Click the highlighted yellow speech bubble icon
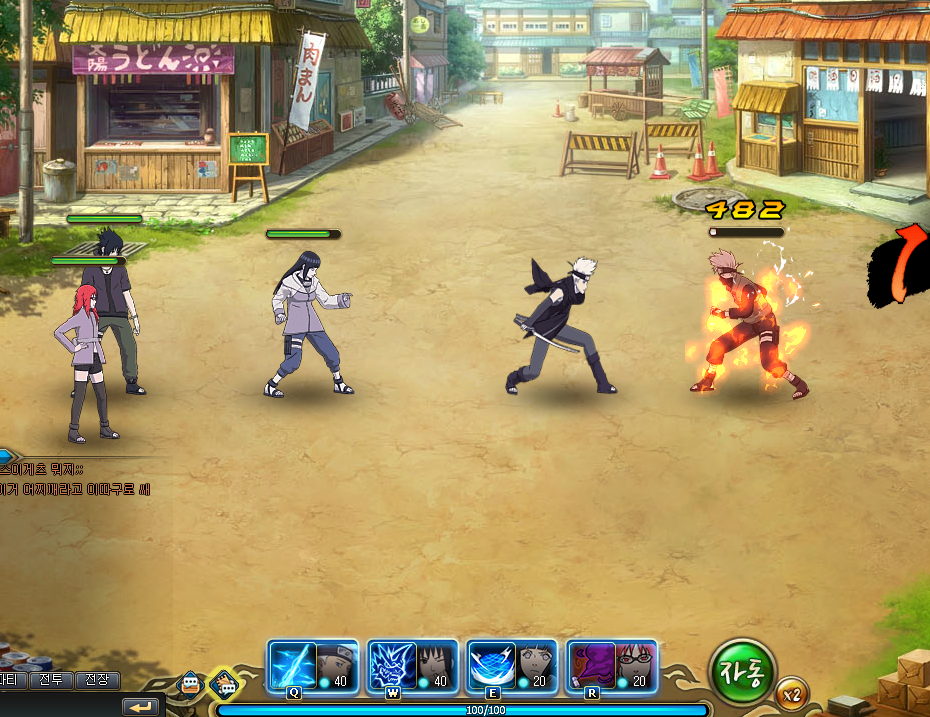 tap(225, 685)
